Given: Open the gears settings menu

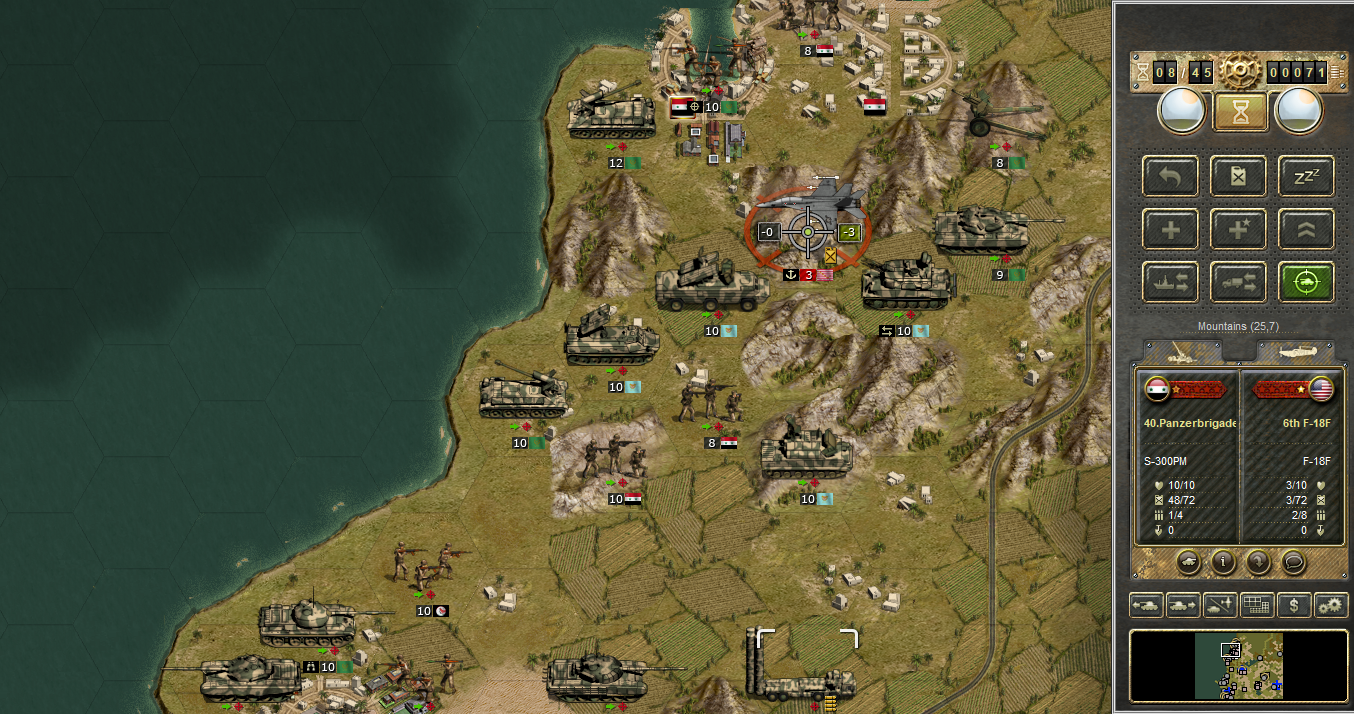Looking at the screenshot, I should pos(1331,605).
